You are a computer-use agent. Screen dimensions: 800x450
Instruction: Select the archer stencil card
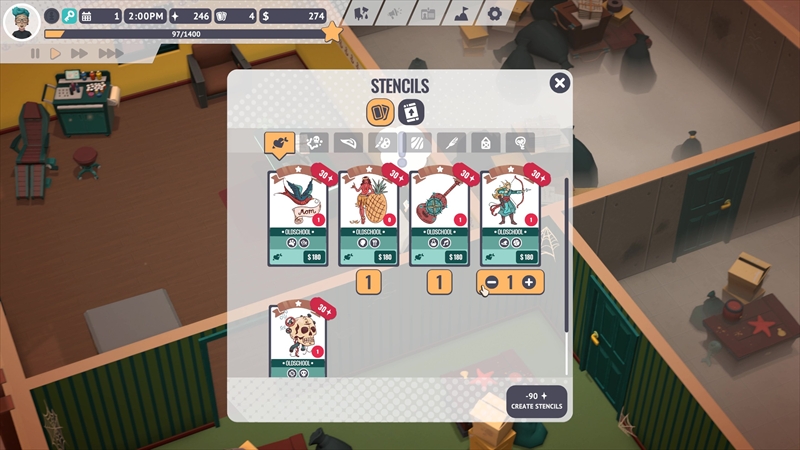click(x=510, y=217)
